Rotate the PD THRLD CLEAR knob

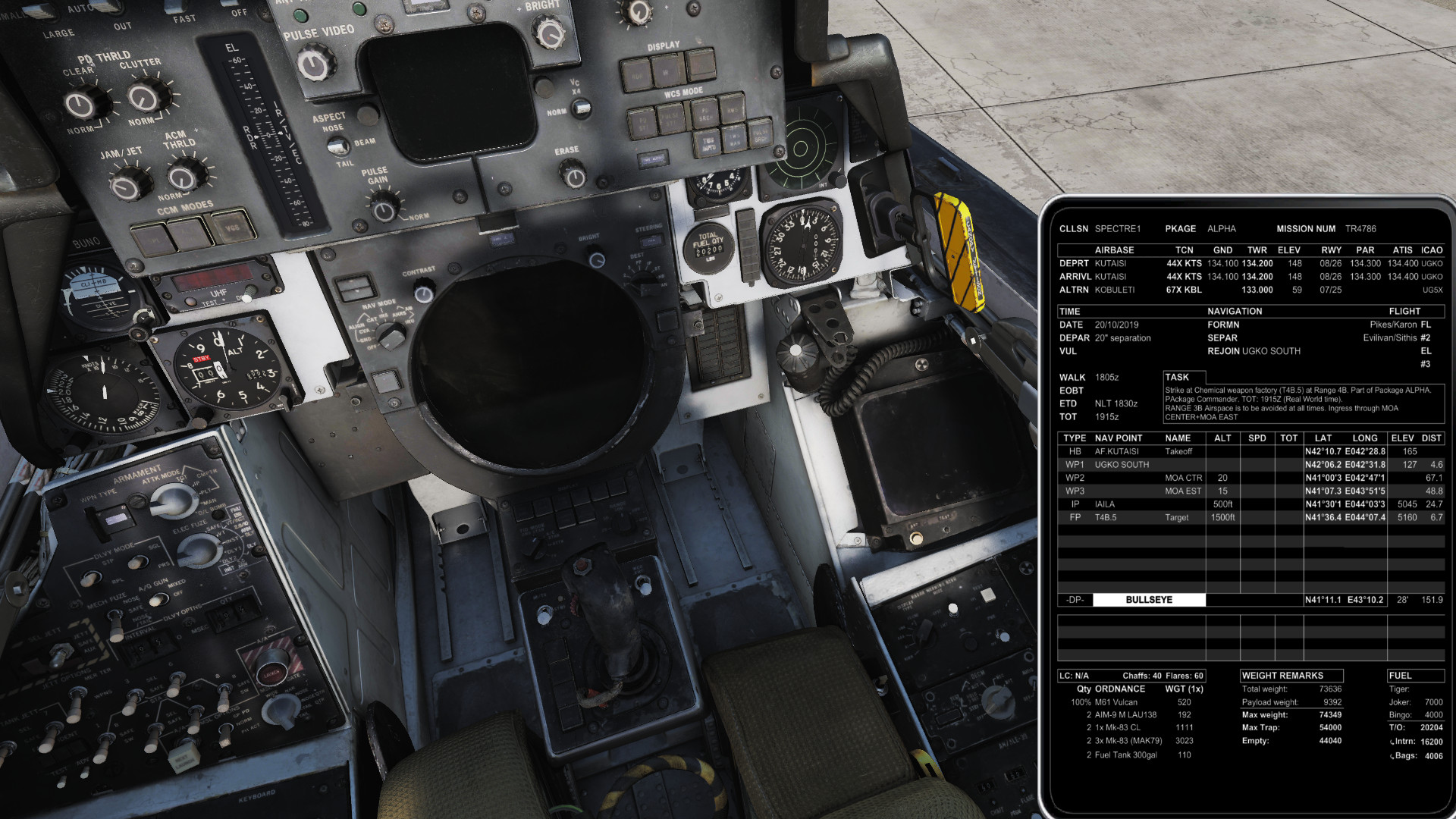point(81,104)
